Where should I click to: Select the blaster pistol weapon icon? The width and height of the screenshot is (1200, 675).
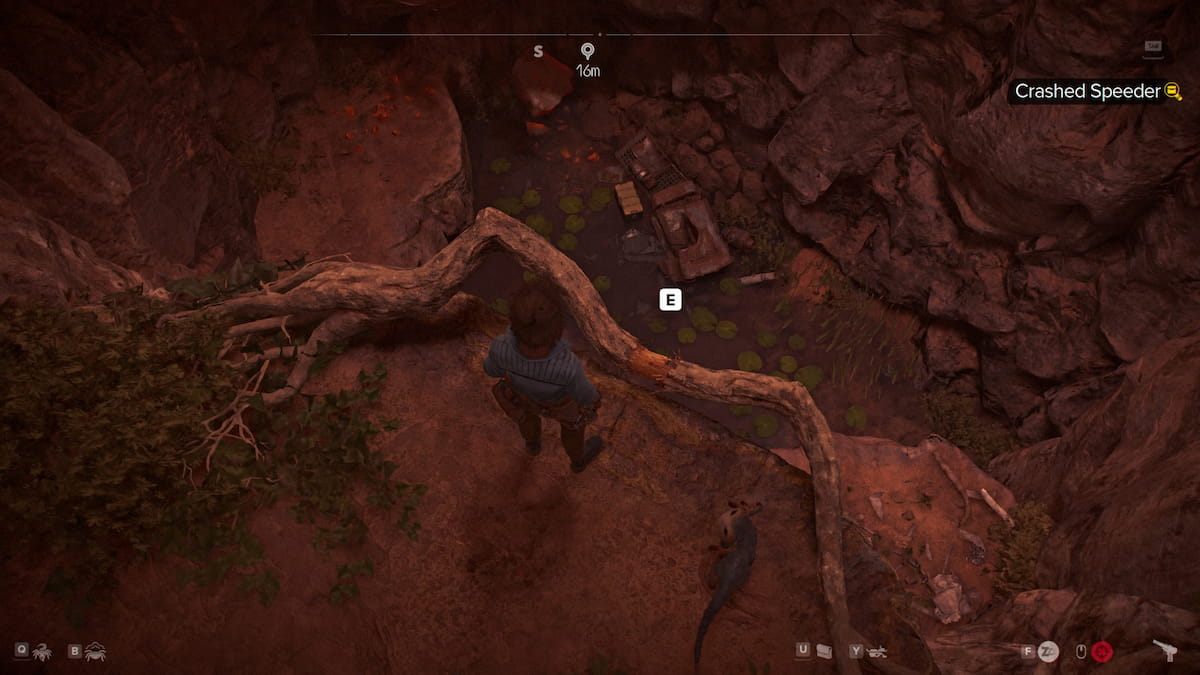(1164, 650)
